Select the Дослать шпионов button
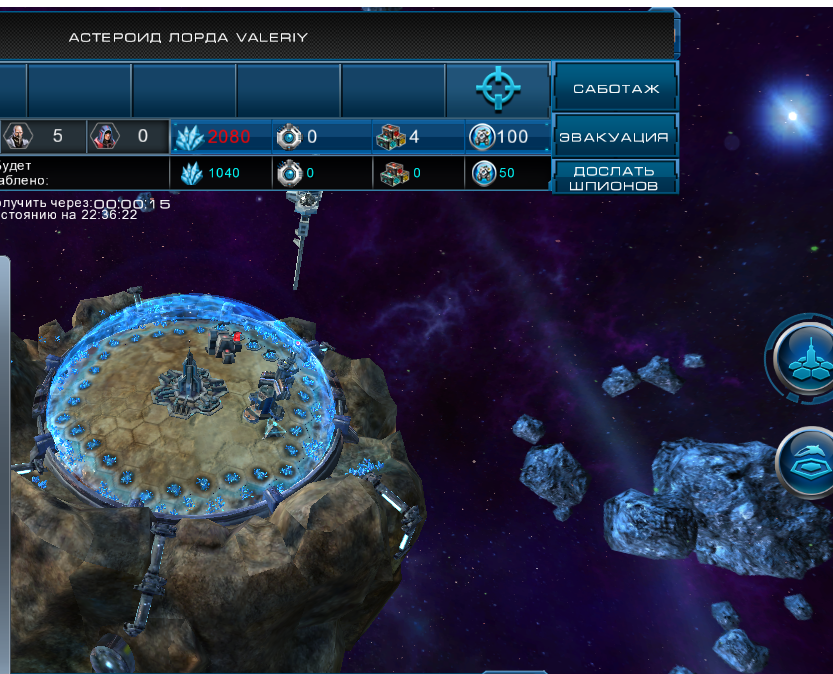833x674 pixels. [615, 177]
